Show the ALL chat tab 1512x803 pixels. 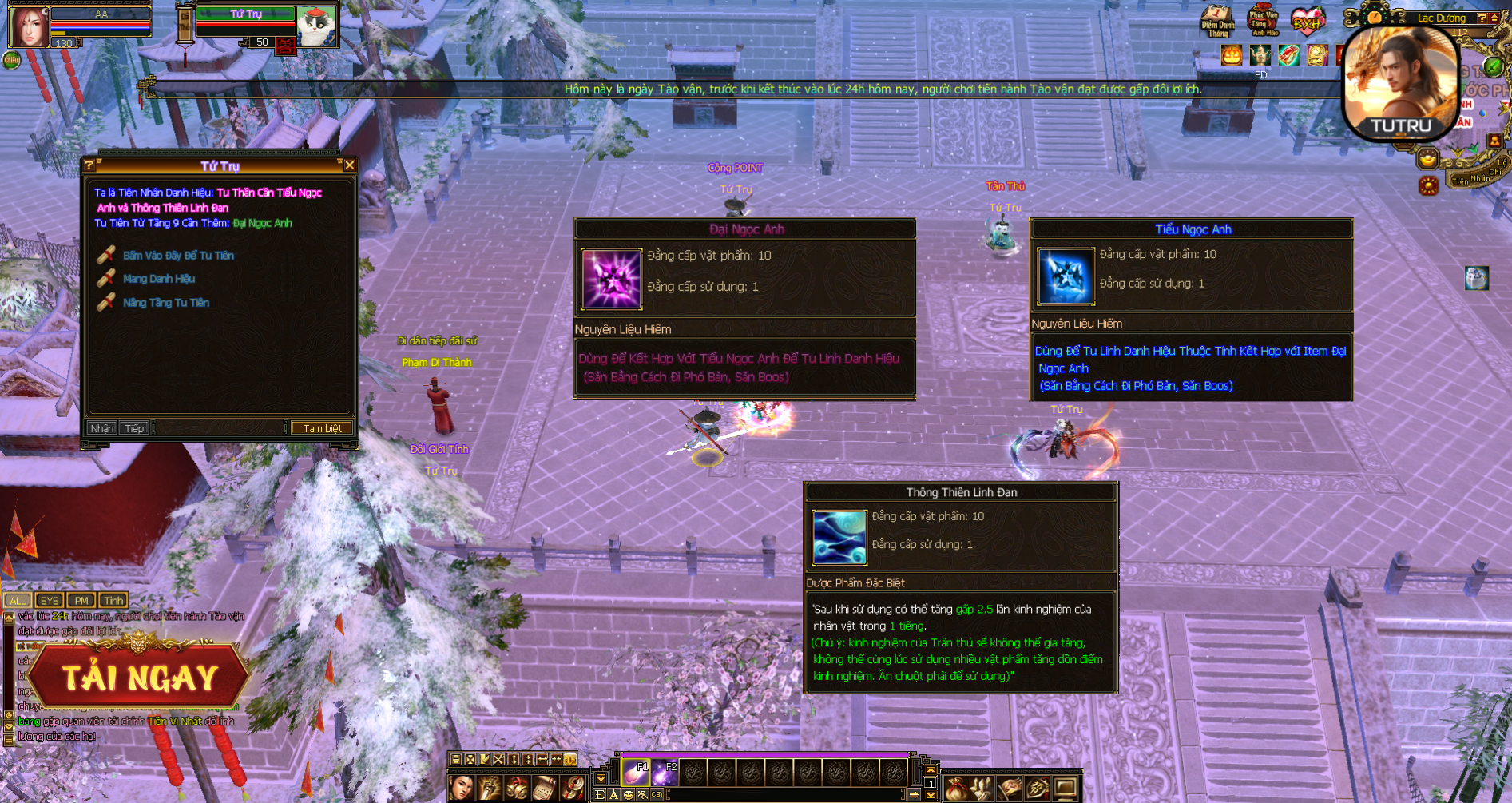[x=18, y=600]
